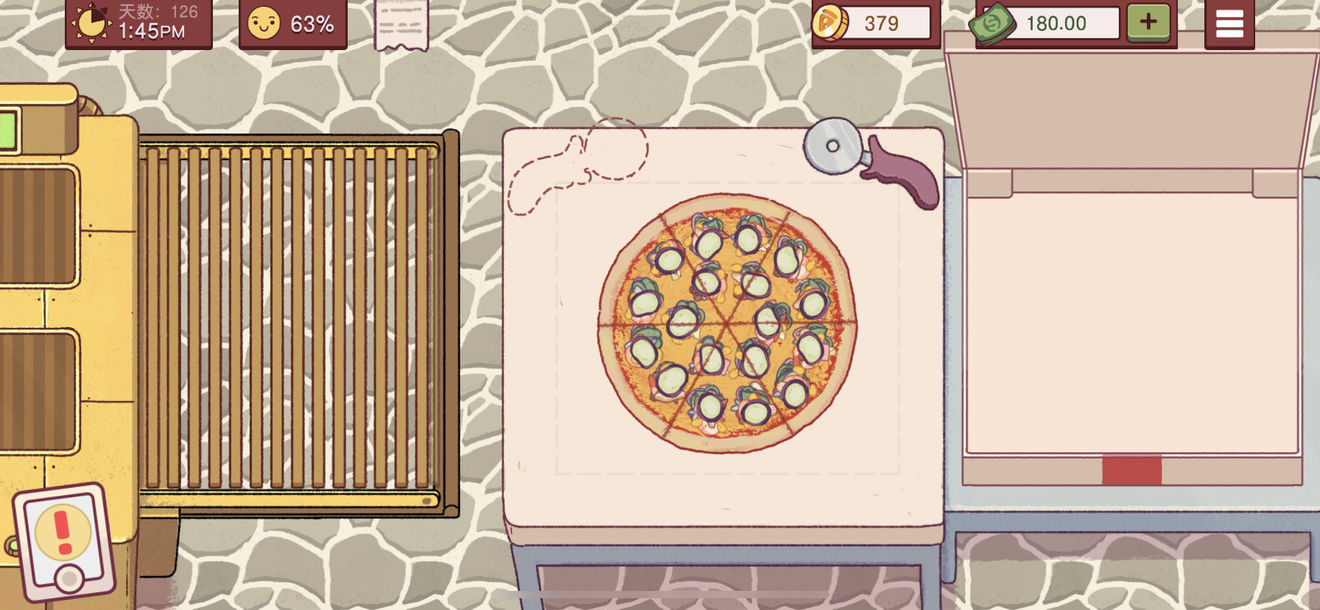Screen dimensions: 1320x610
Task: Add more cash with the plus button
Action: [x=1148, y=22]
